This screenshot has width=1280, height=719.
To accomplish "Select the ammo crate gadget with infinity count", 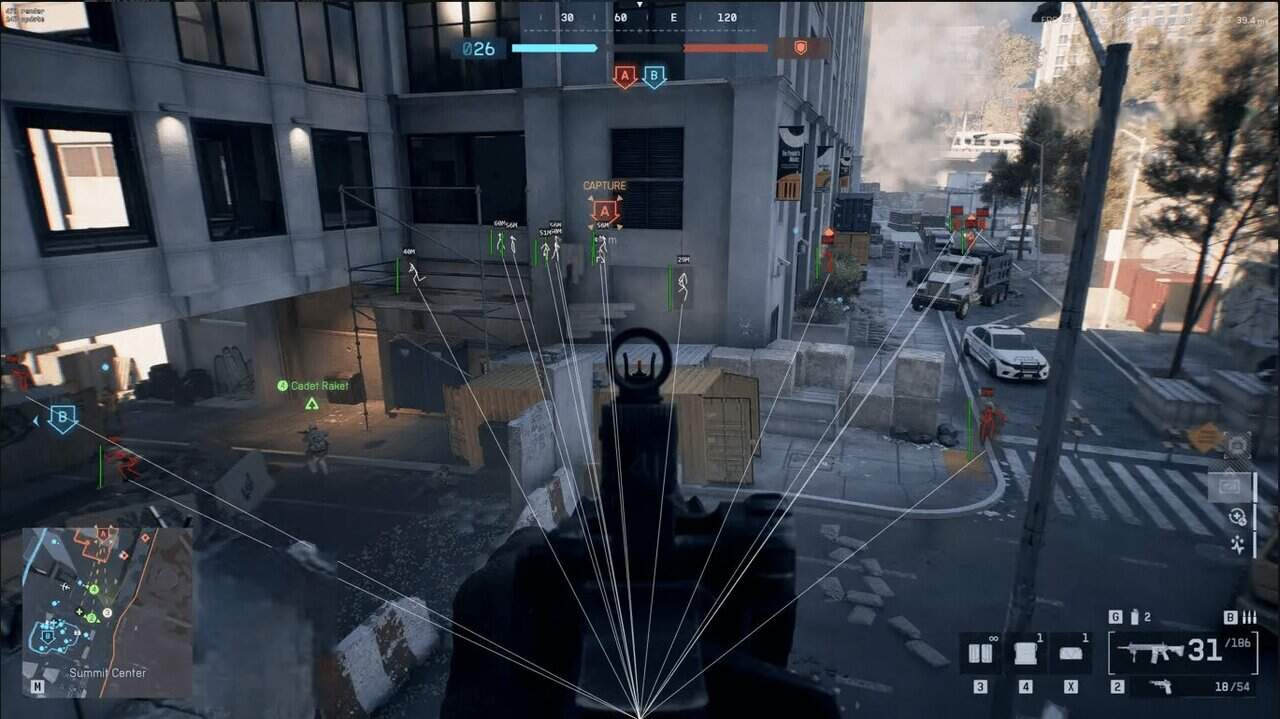I will (980, 653).
